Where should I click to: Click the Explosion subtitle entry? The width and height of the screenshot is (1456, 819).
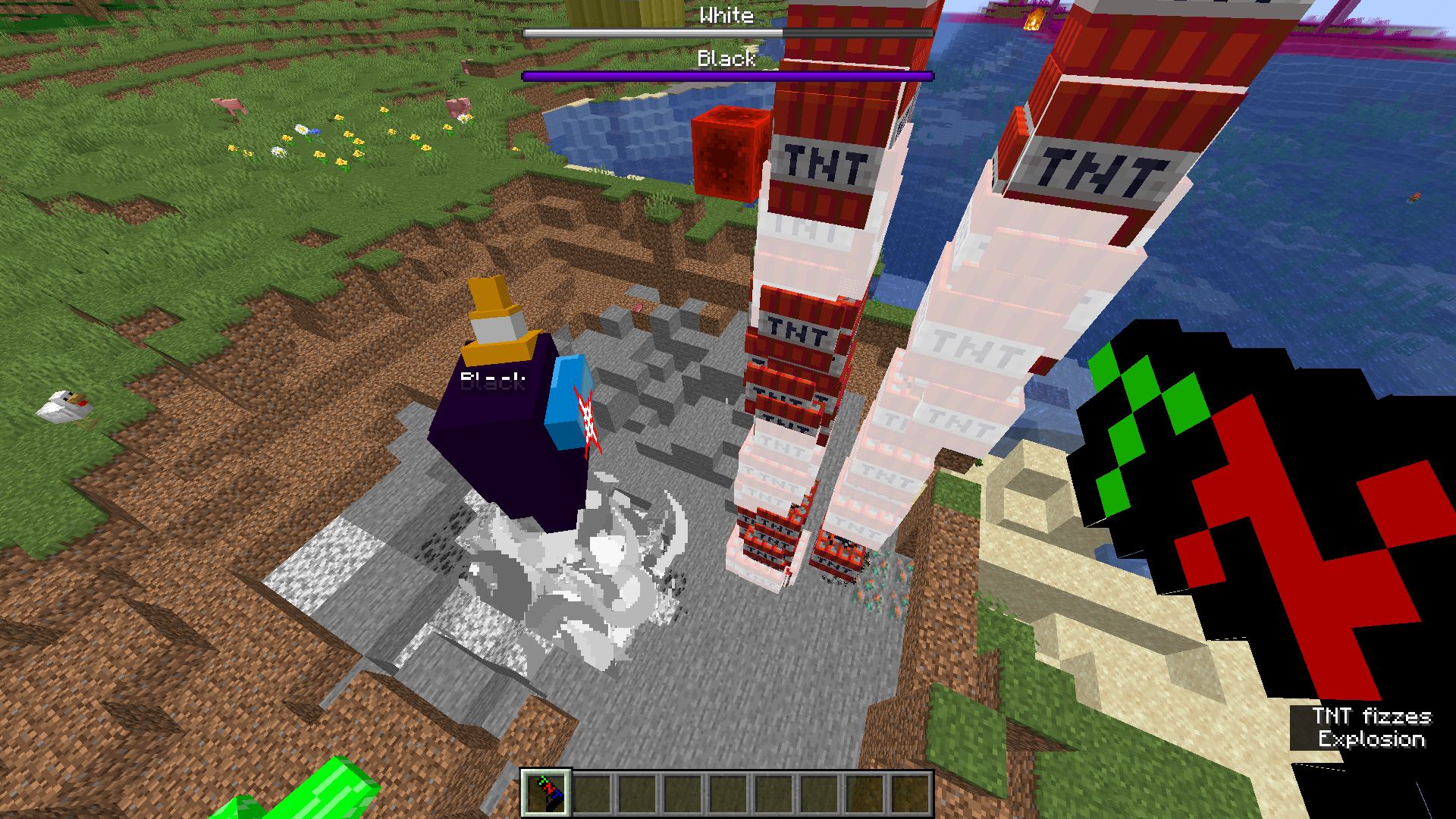1373,737
